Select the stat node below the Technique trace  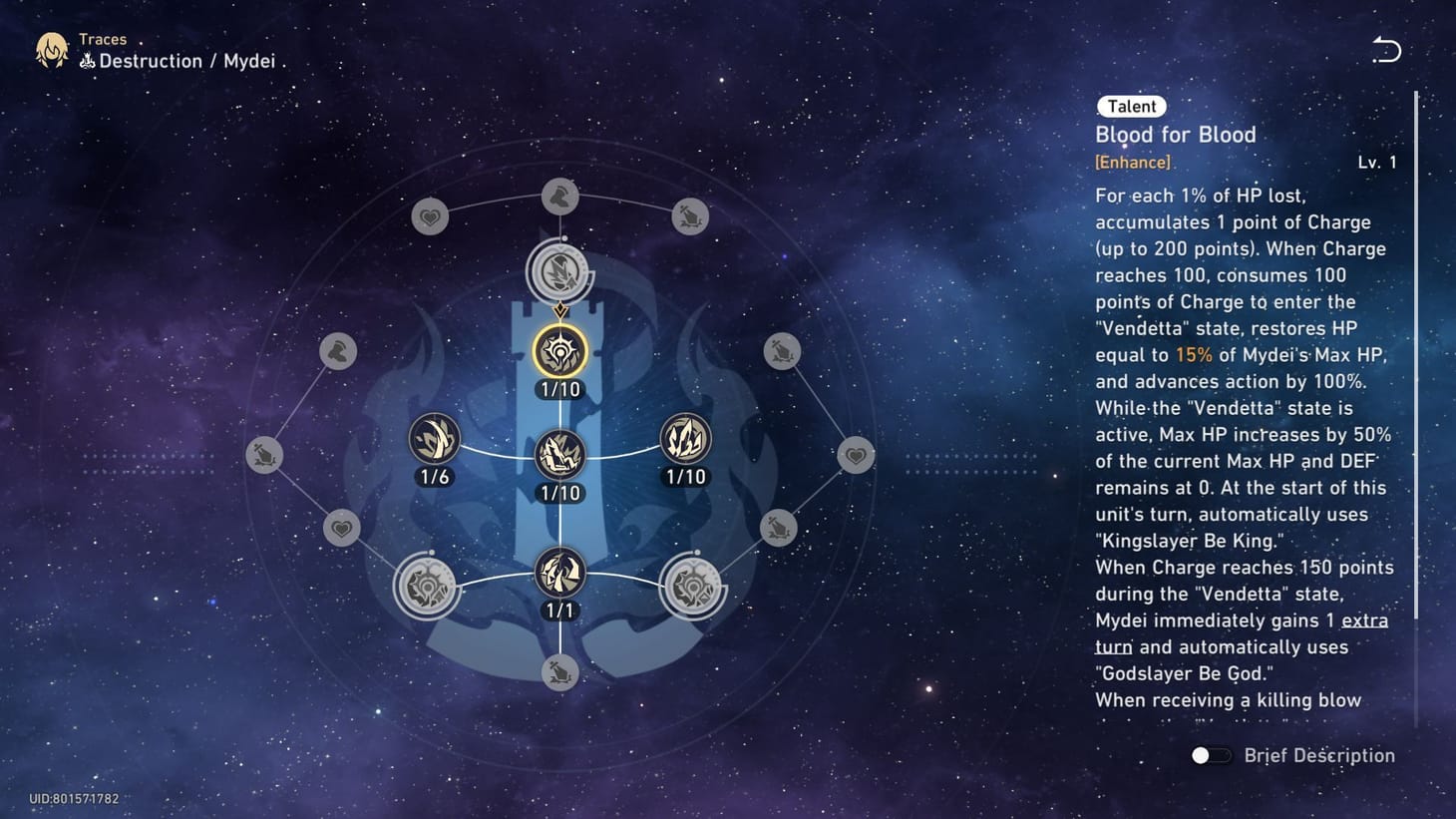(x=561, y=673)
